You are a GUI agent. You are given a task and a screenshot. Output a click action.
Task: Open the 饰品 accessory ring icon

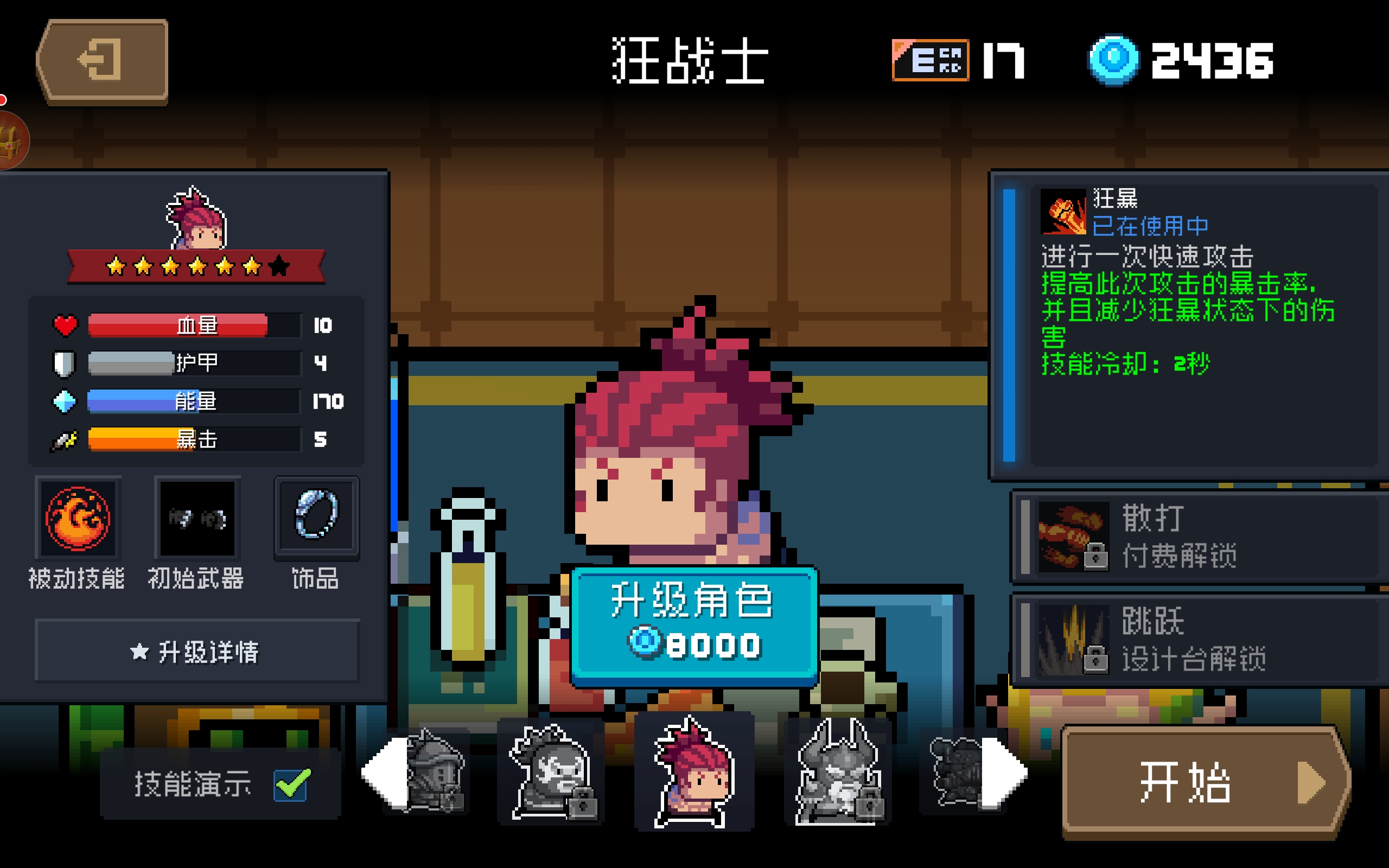point(316,516)
